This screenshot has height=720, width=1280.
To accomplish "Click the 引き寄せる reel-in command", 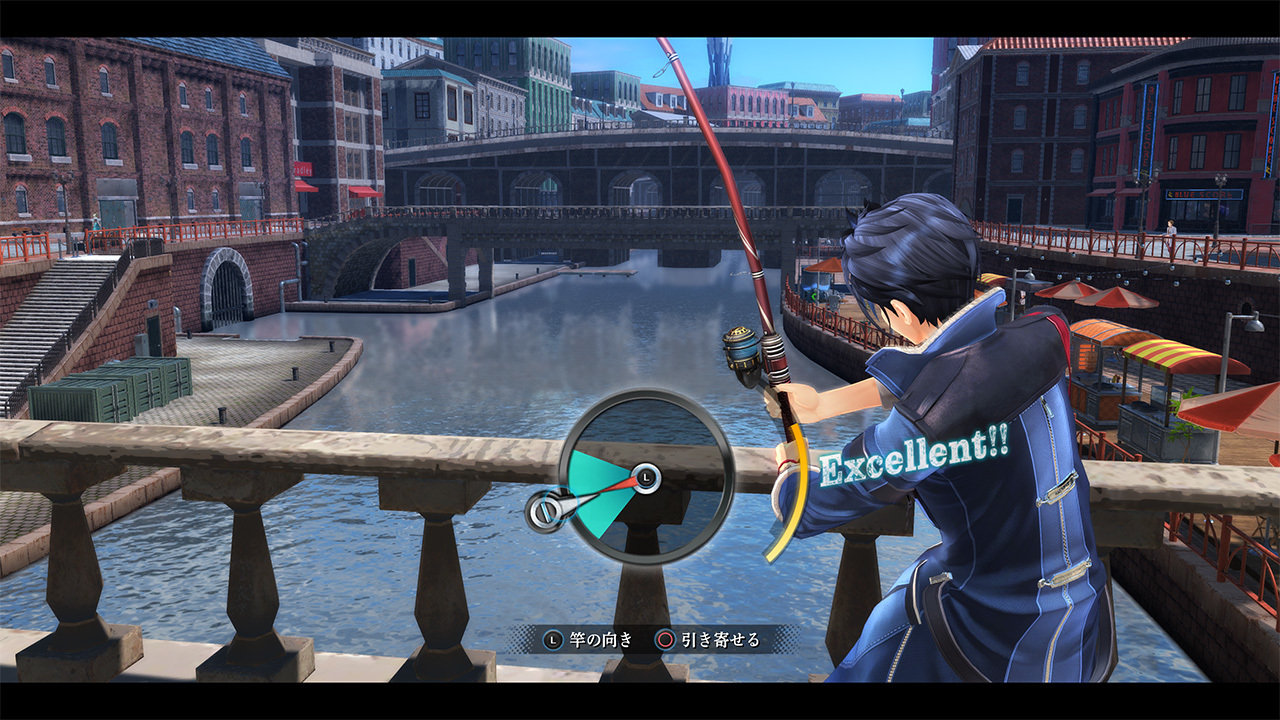I will point(722,640).
